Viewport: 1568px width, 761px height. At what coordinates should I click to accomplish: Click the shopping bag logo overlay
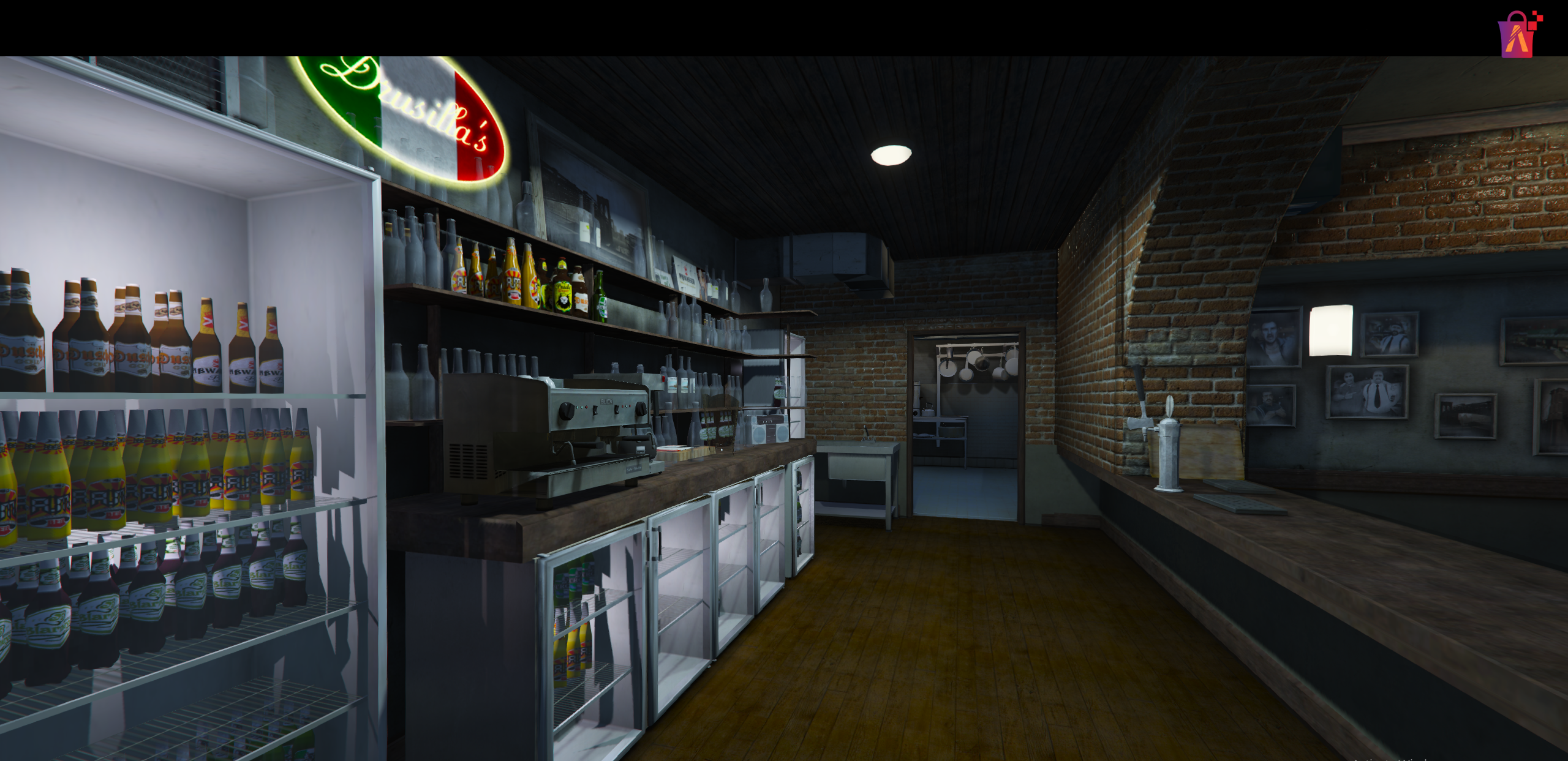click(1518, 36)
